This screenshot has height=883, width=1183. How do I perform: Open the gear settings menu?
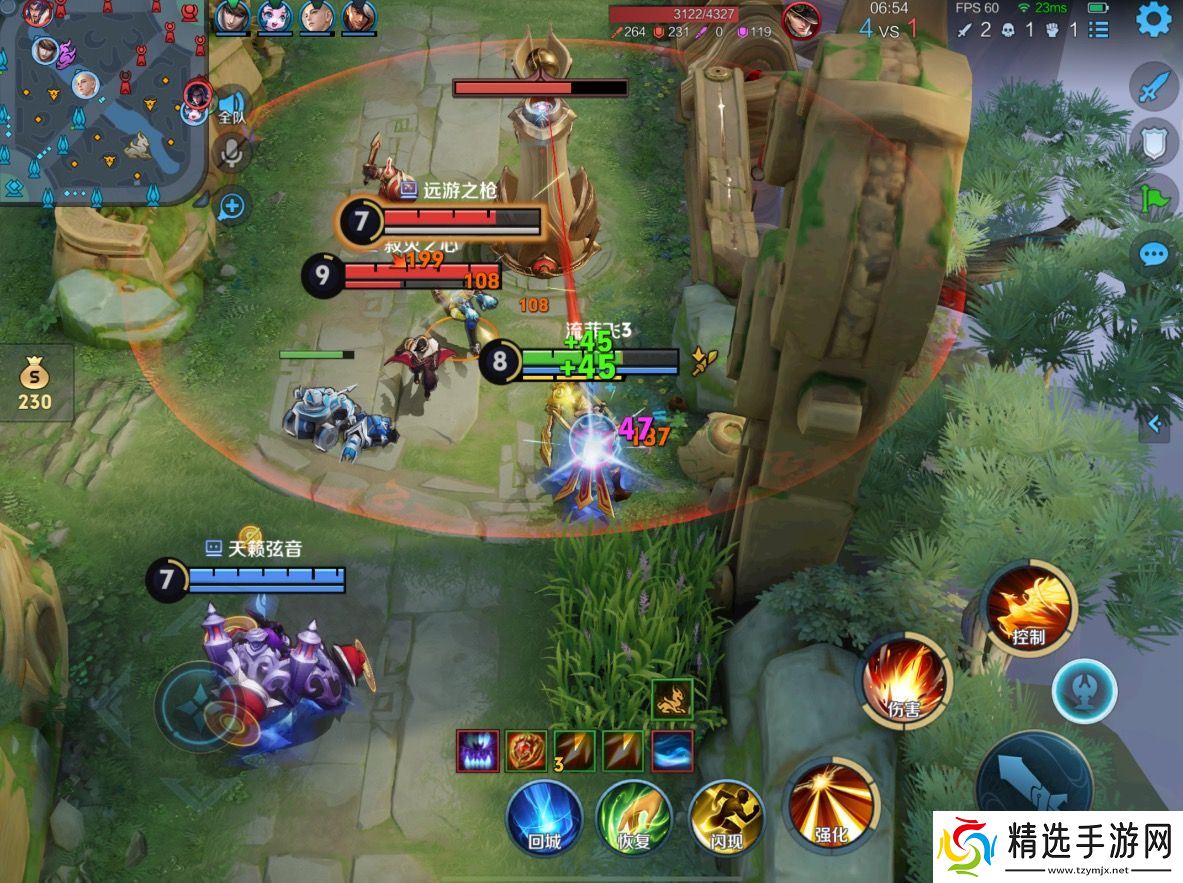click(1153, 20)
